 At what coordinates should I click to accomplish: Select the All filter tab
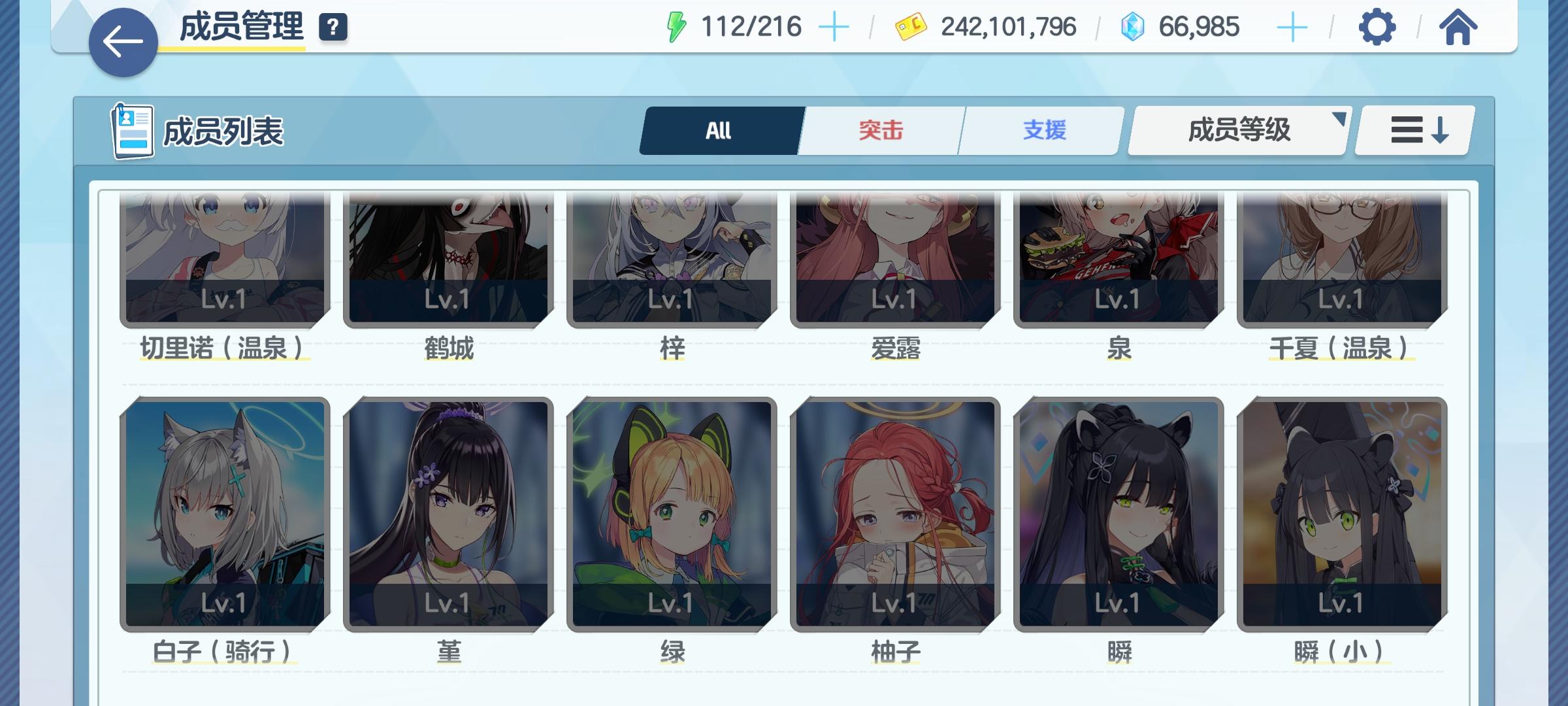click(720, 130)
